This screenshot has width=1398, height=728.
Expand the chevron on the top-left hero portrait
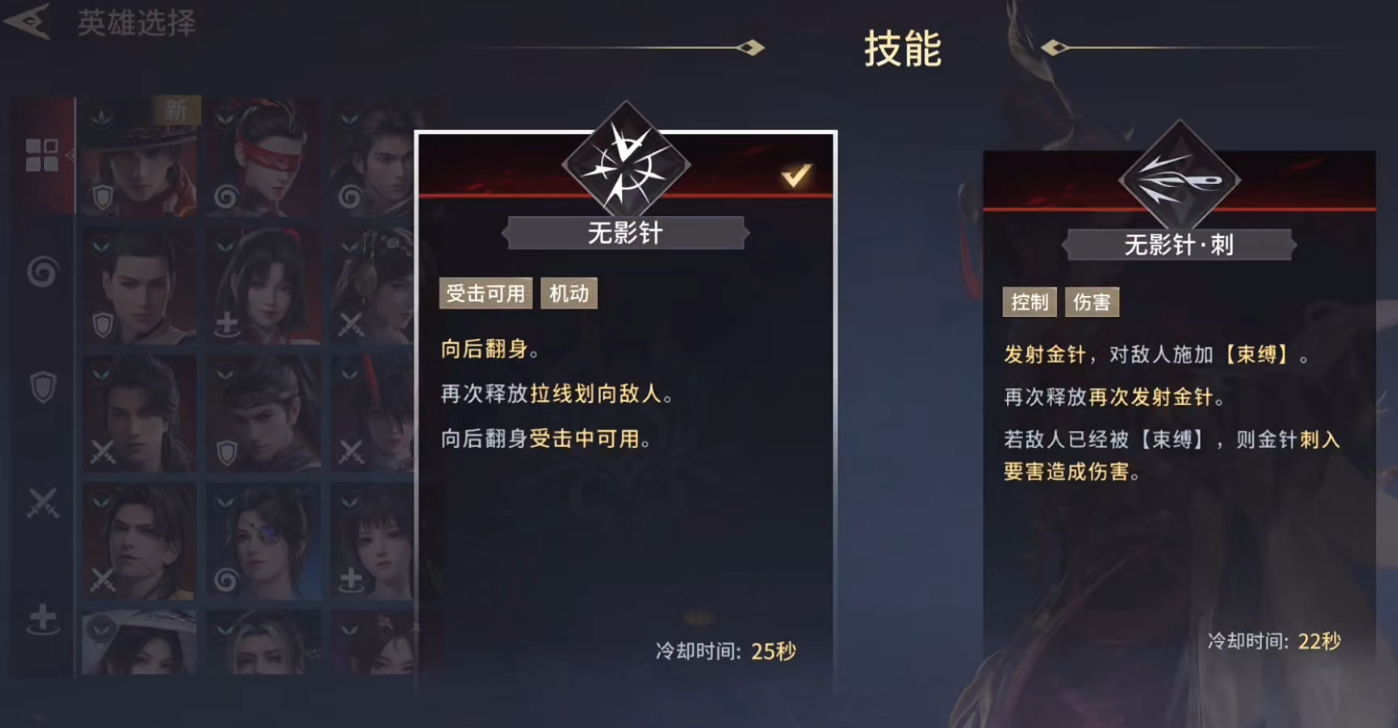(x=100, y=115)
